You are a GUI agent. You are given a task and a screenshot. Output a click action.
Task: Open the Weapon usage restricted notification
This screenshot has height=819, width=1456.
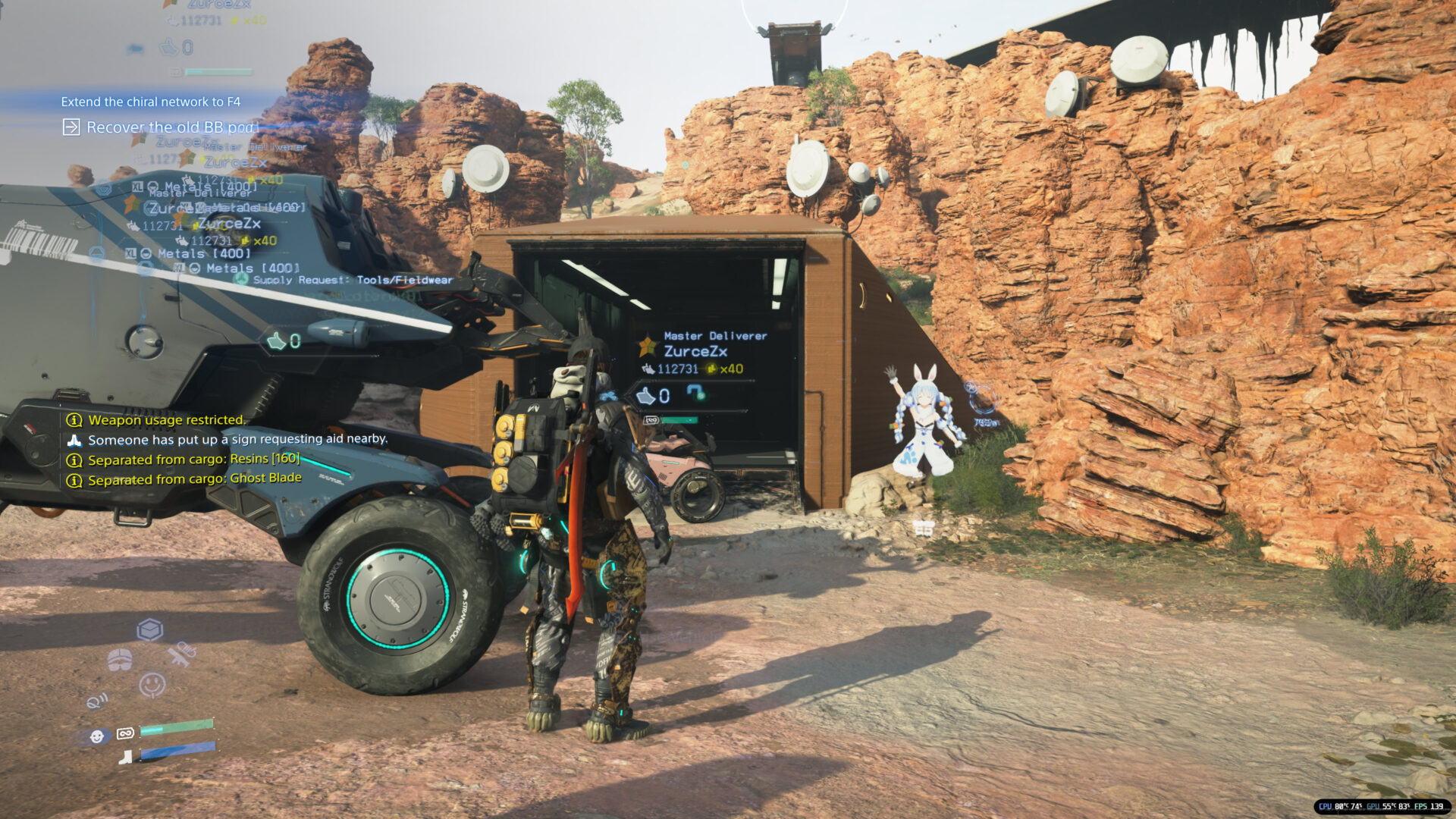(166, 420)
